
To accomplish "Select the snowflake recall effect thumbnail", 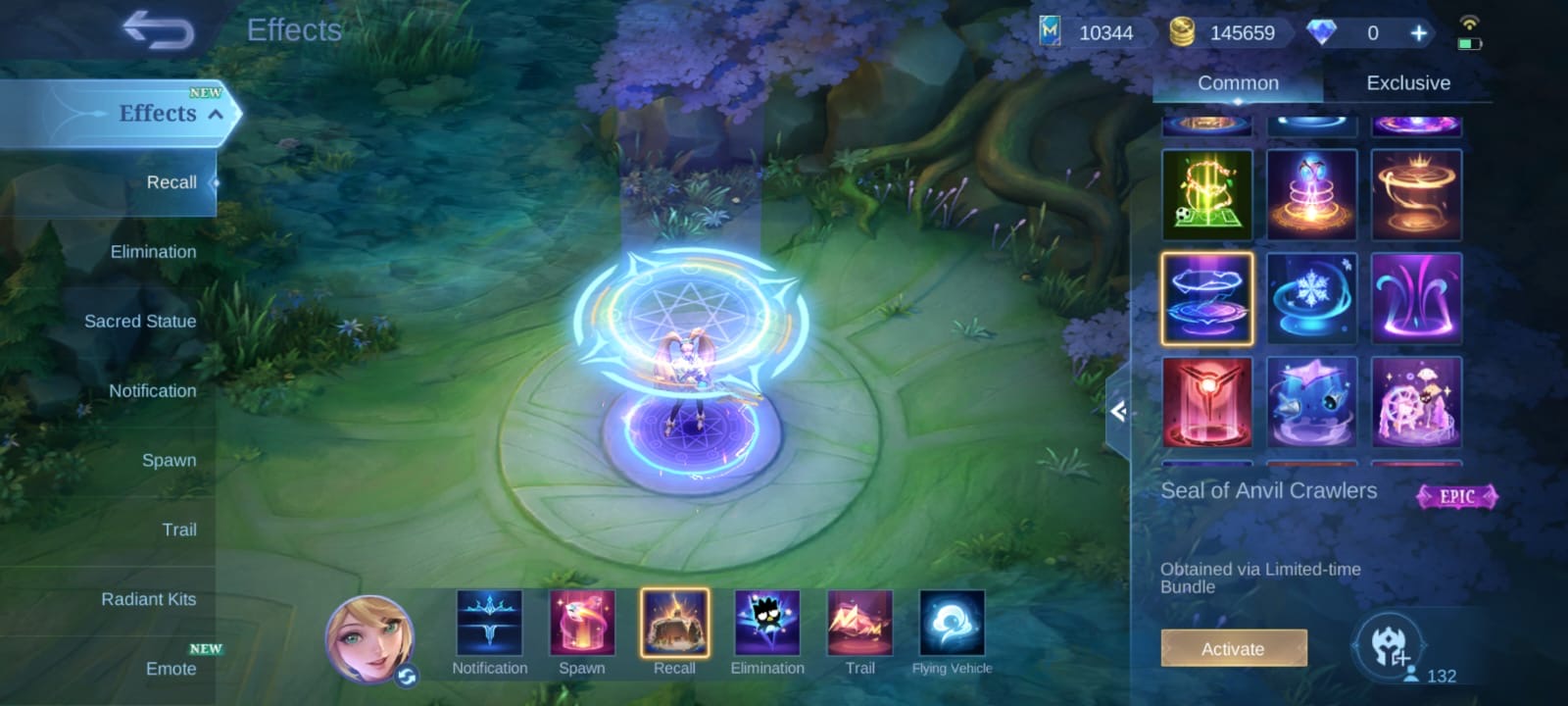I will tap(1311, 298).
